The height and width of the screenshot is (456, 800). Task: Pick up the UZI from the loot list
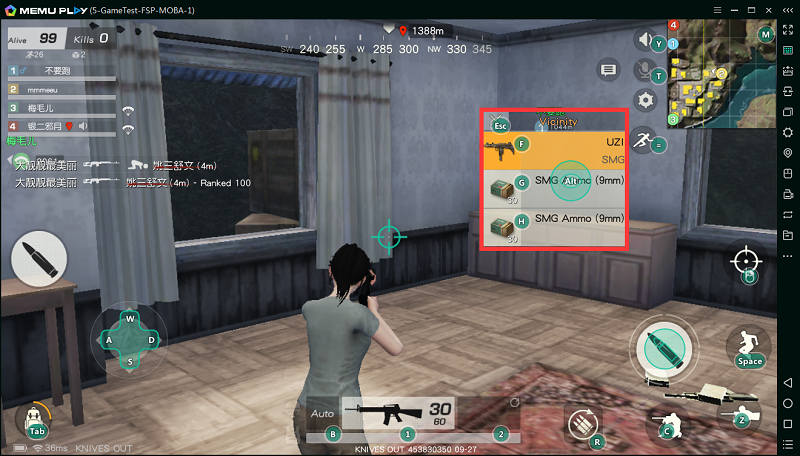click(x=555, y=150)
